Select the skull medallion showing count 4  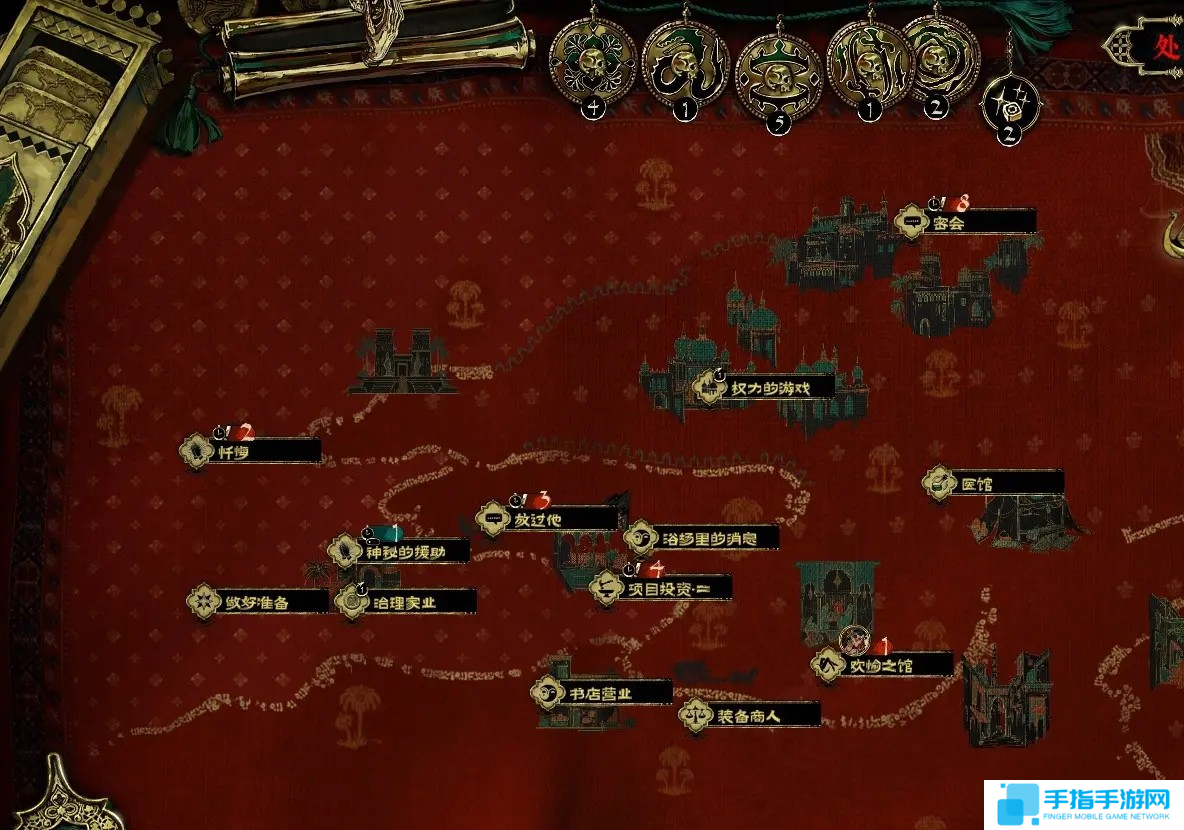[x=593, y=62]
